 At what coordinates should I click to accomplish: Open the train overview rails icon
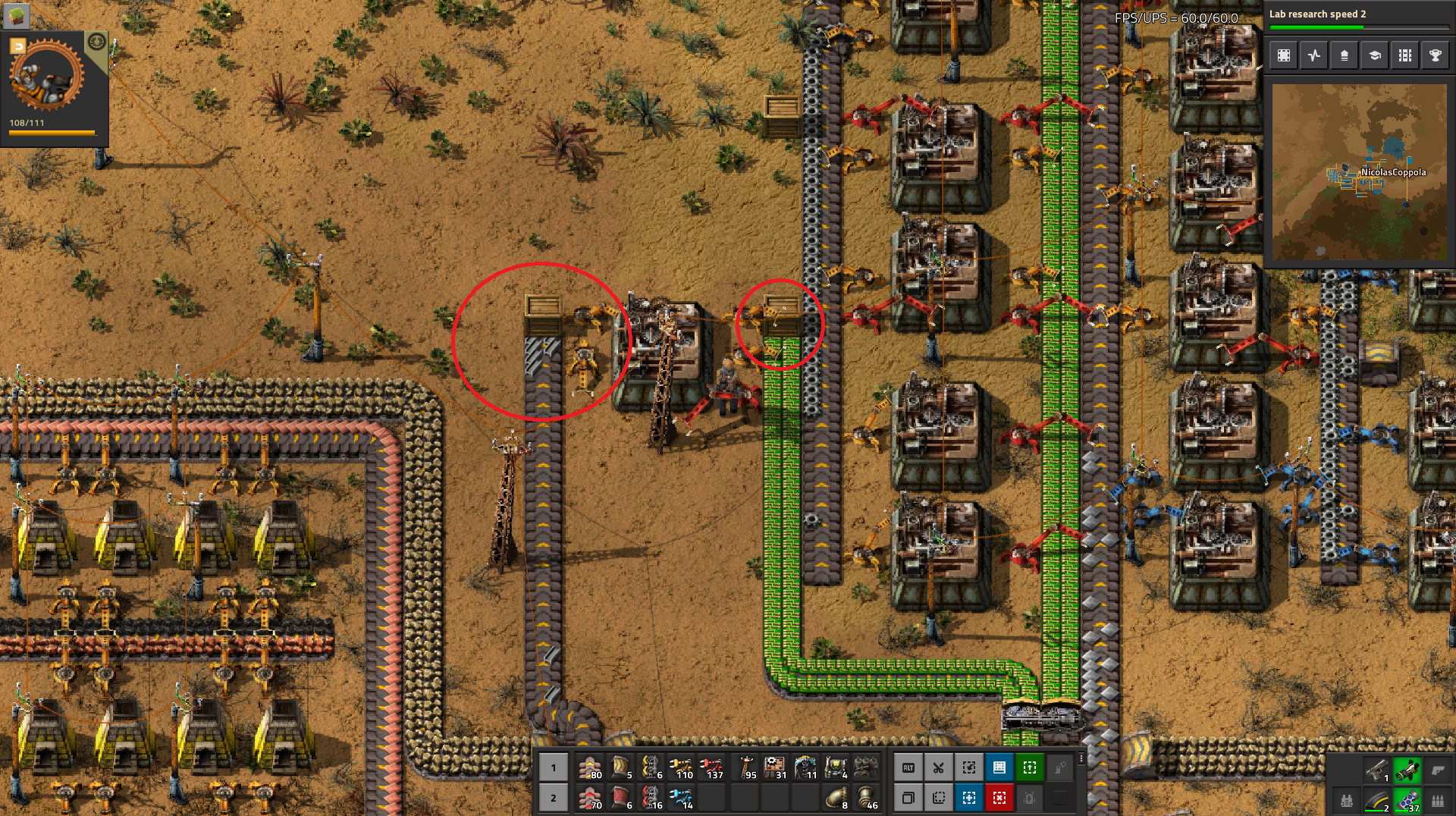coord(1405,55)
